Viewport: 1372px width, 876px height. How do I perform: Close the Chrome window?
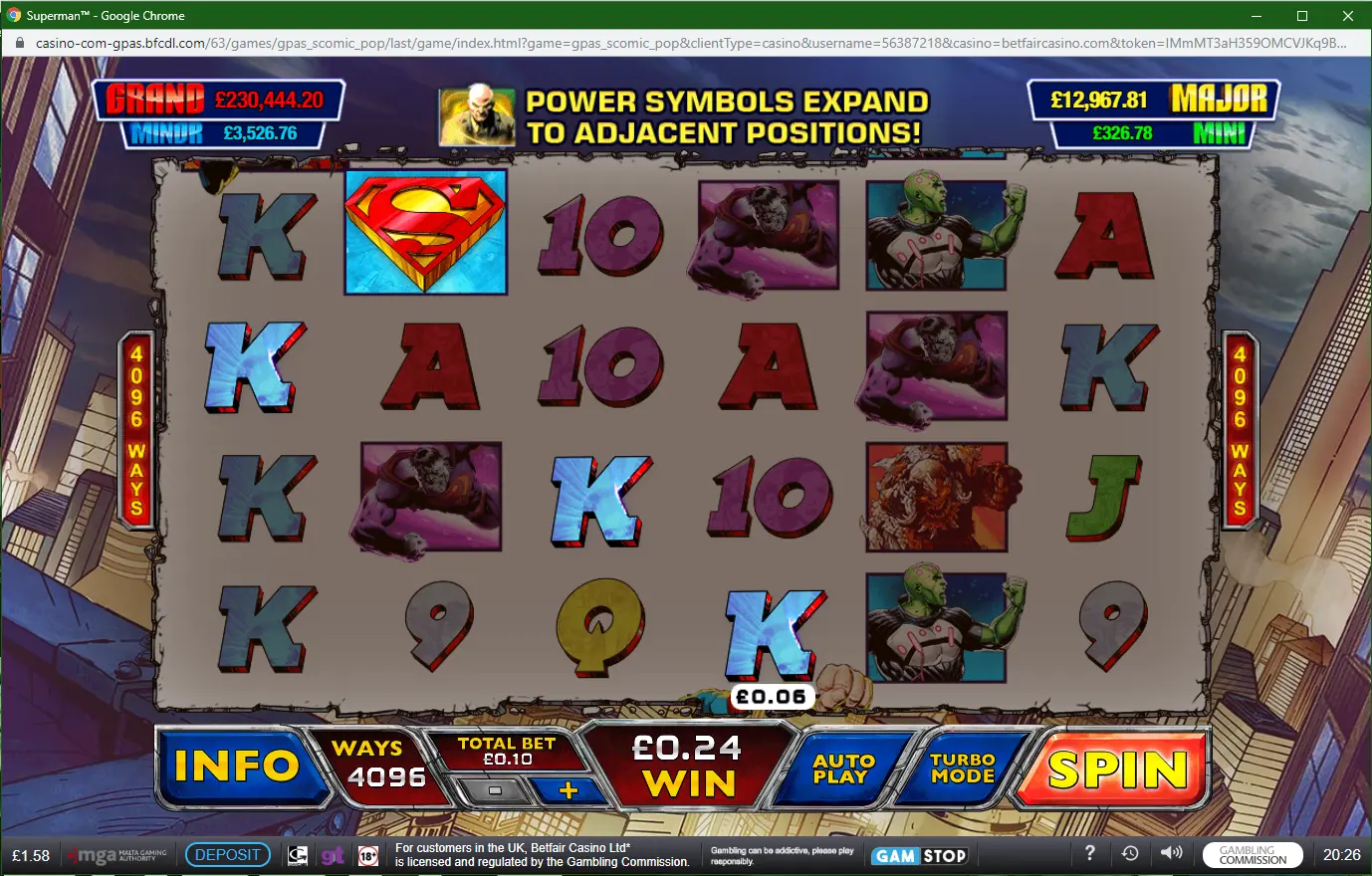pos(1348,16)
